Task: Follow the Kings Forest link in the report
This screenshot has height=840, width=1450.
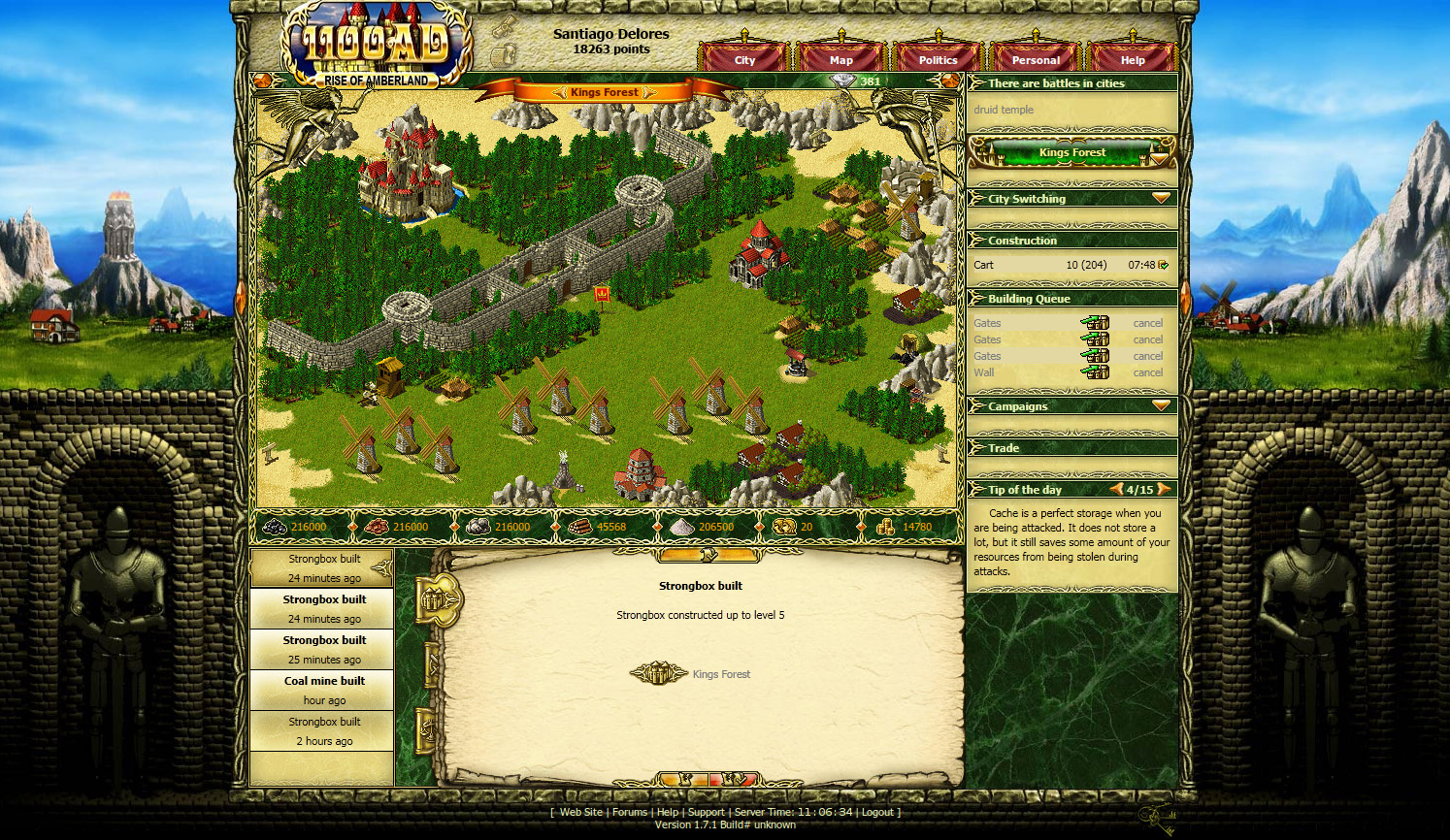Action: pos(721,674)
